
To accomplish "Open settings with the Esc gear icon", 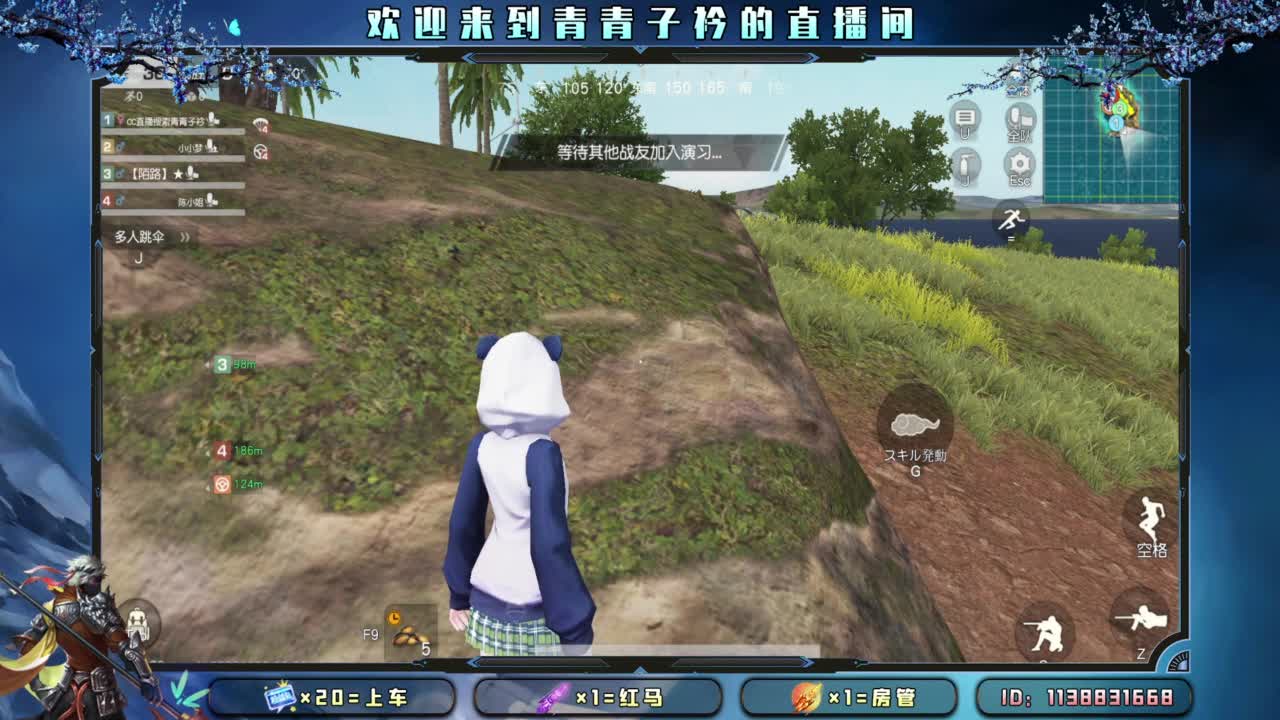I will (1019, 163).
